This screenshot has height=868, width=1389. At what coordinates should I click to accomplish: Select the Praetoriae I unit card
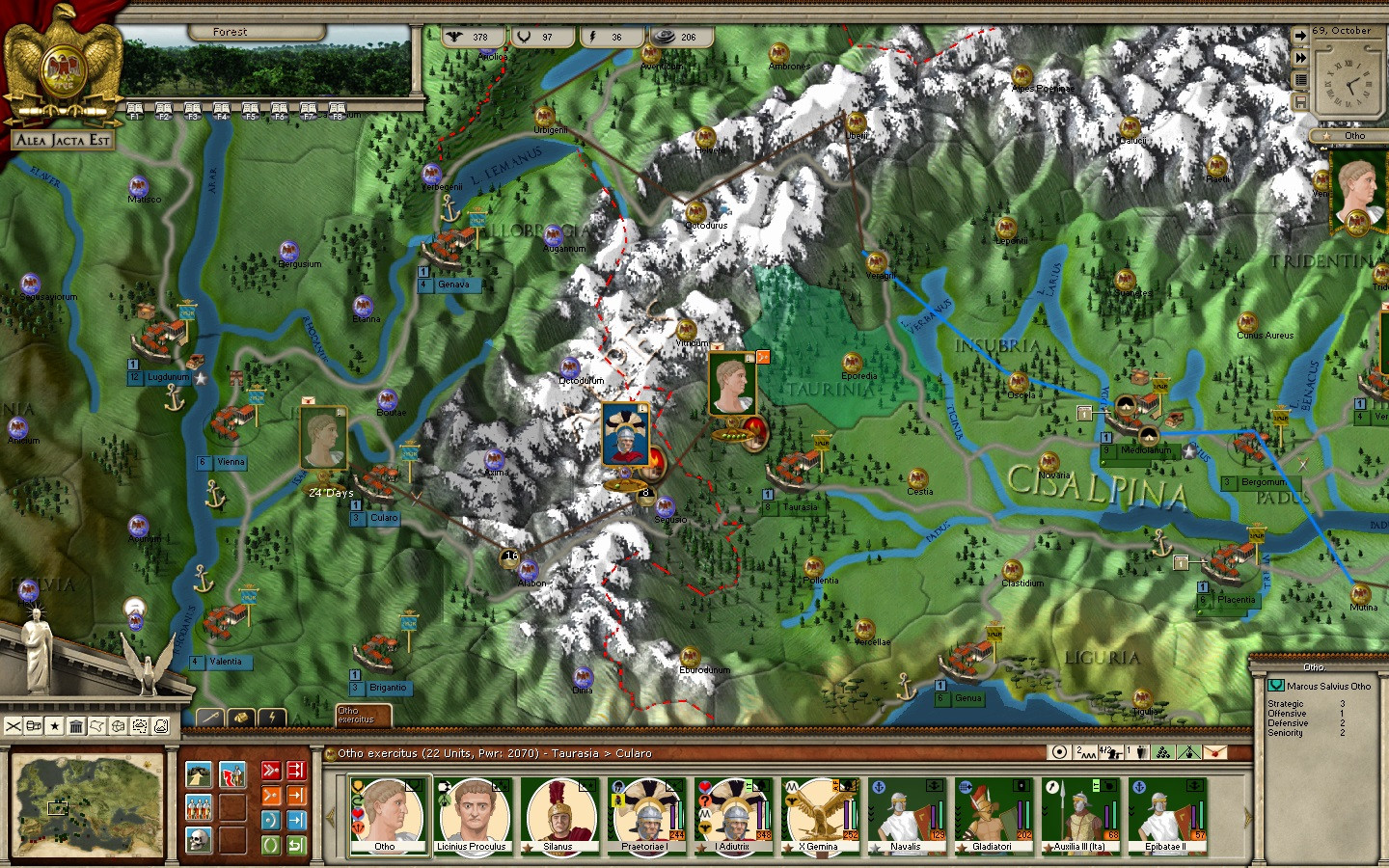coord(644,816)
